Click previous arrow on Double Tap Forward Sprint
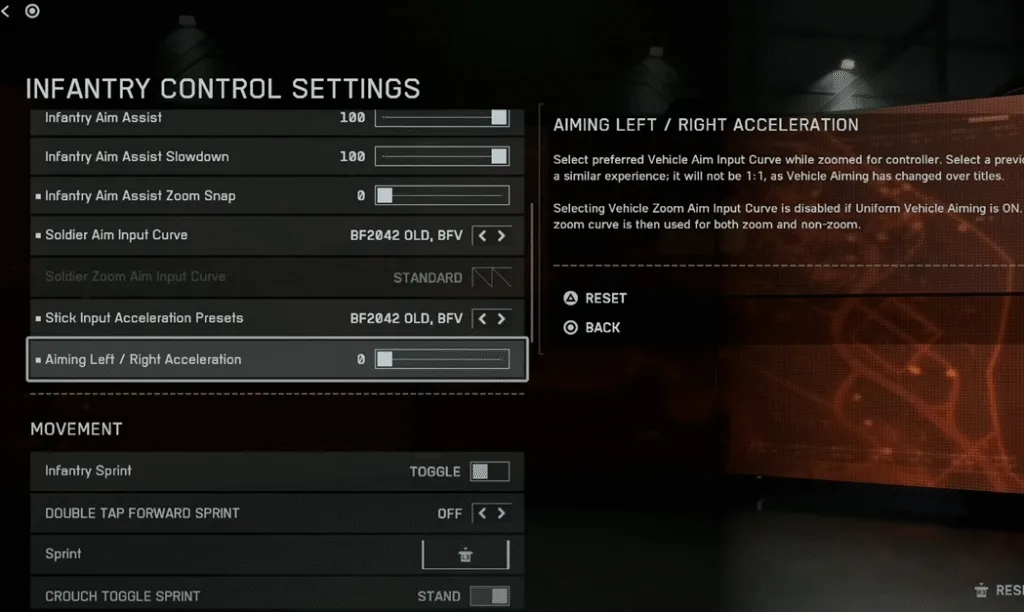This screenshot has width=1024, height=612. click(x=482, y=513)
